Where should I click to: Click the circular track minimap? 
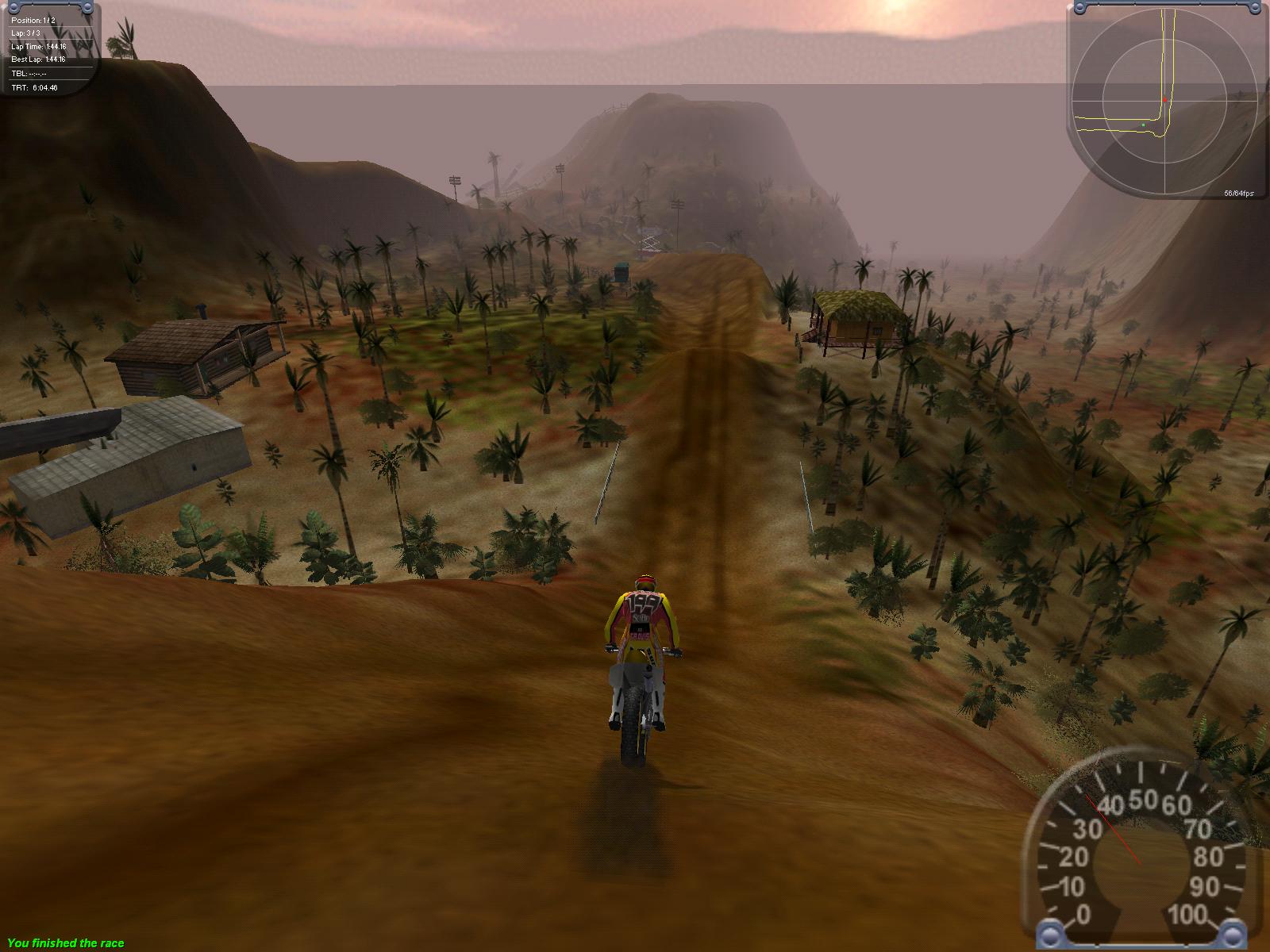tap(1164, 101)
